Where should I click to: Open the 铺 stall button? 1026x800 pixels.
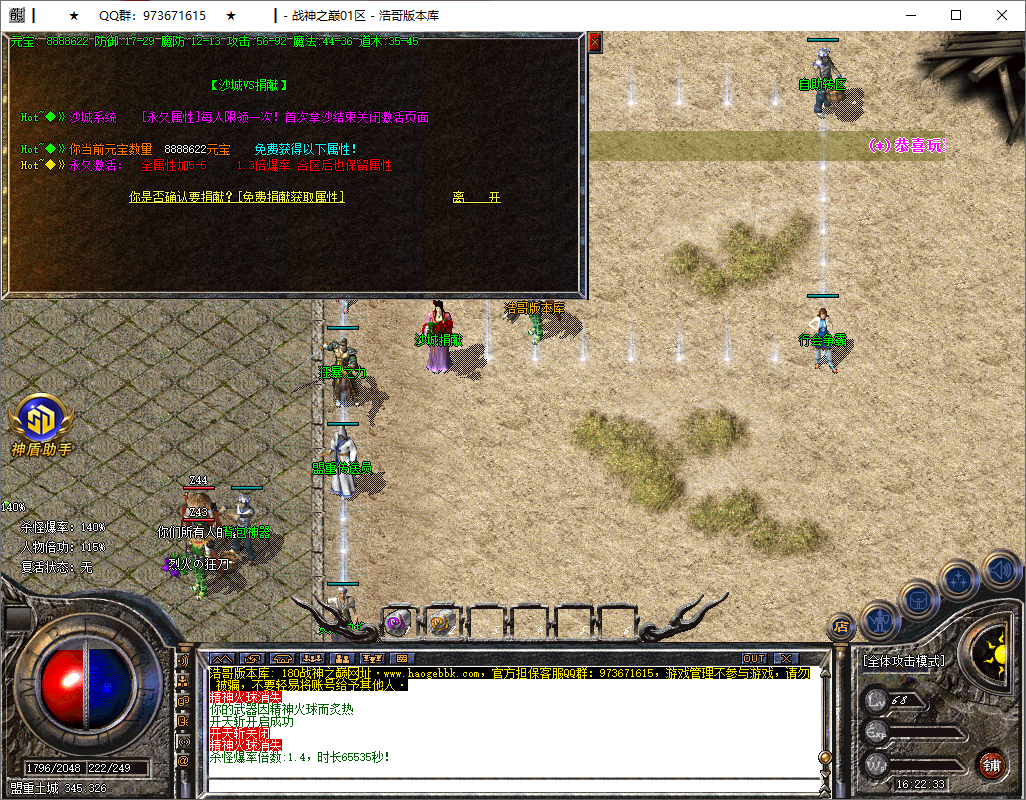click(990, 765)
